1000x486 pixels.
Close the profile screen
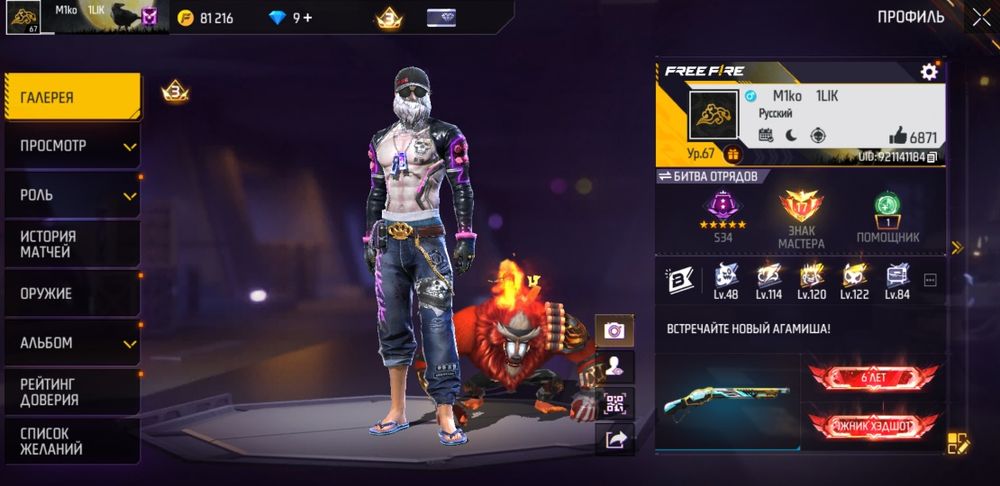[x=980, y=16]
